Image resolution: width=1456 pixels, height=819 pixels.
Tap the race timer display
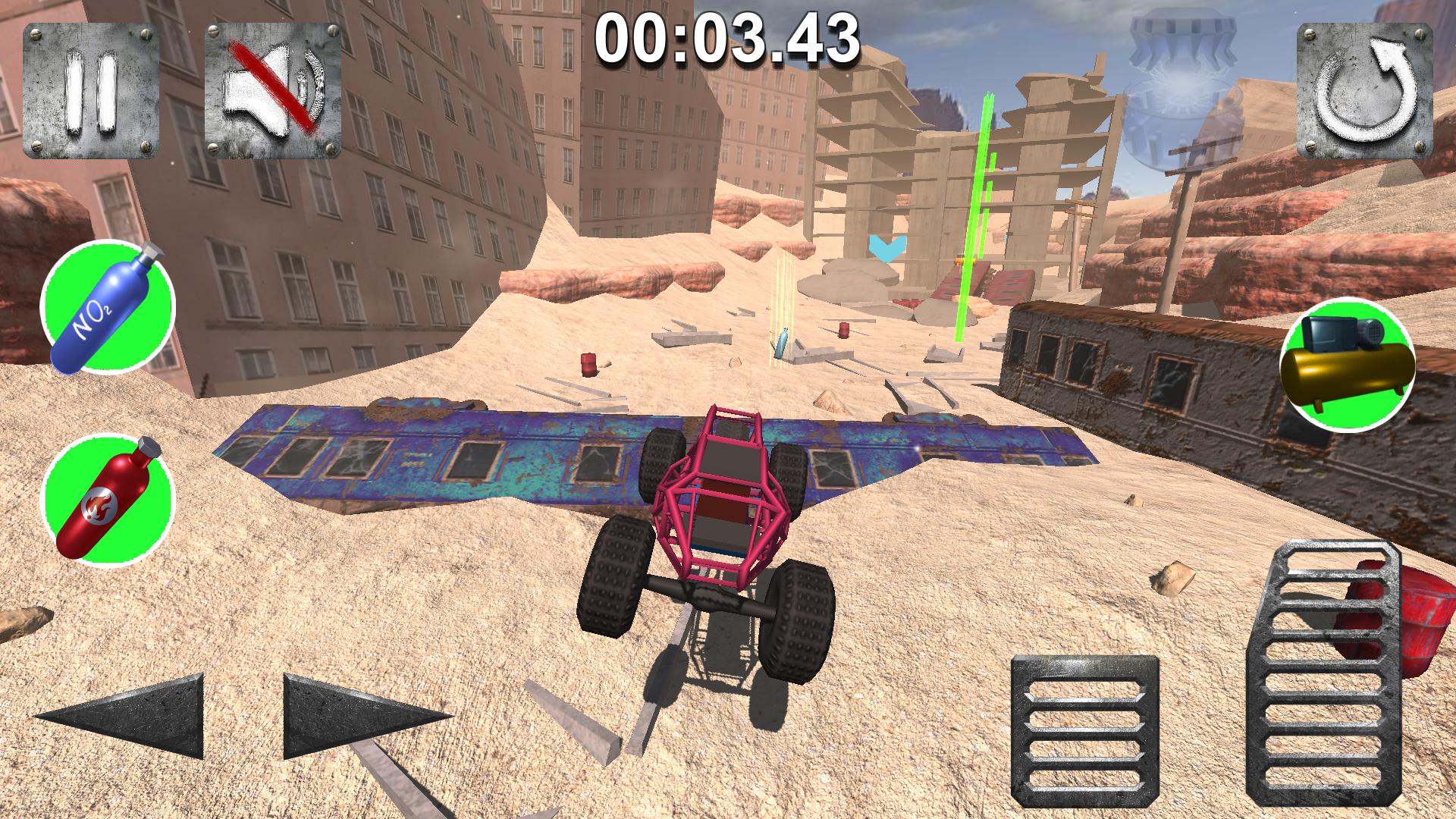[x=728, y=42]
